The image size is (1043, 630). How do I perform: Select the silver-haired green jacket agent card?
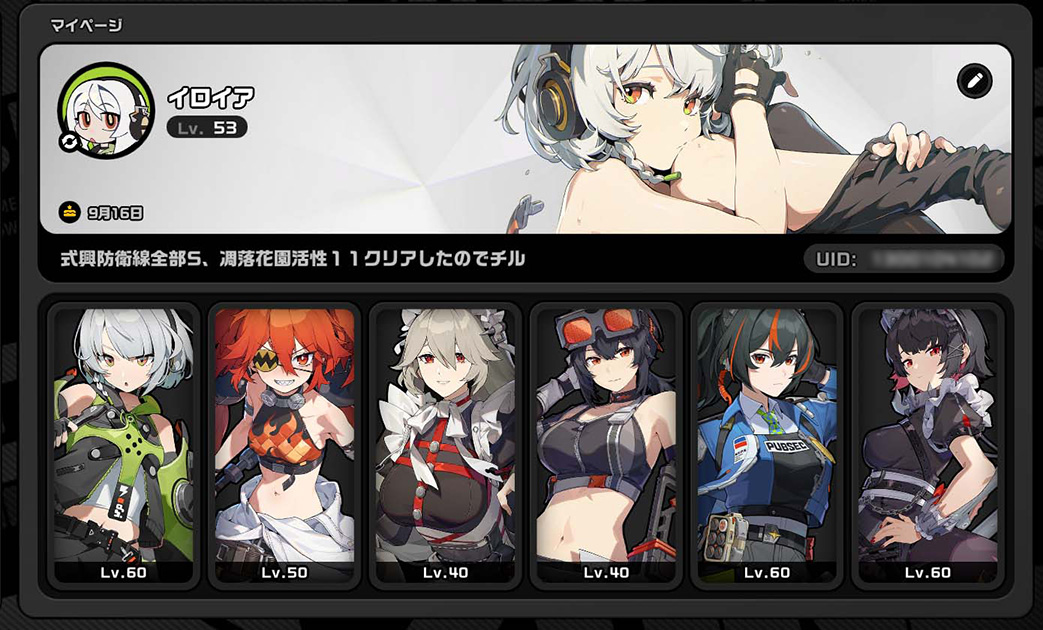click(123, 445)
